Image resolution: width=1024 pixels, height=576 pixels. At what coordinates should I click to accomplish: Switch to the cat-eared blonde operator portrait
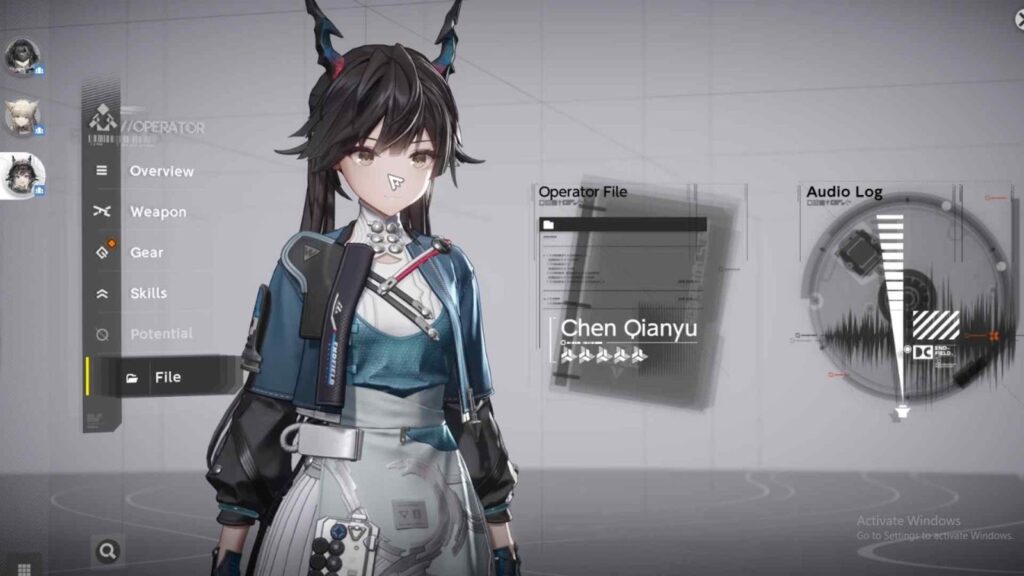[20, 117]
